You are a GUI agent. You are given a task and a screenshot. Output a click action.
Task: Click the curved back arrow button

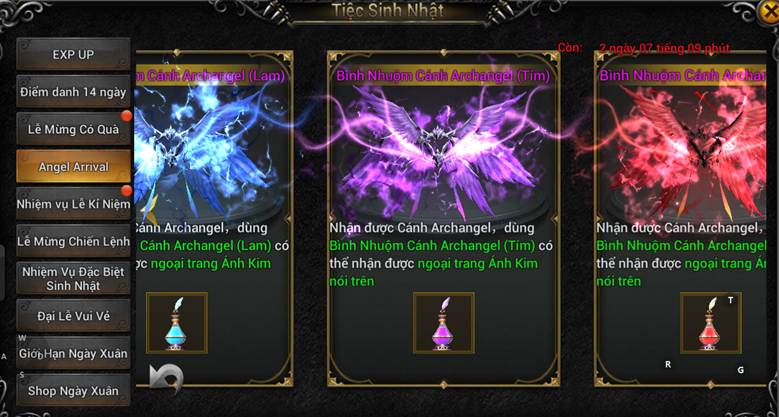coord(166,377)
